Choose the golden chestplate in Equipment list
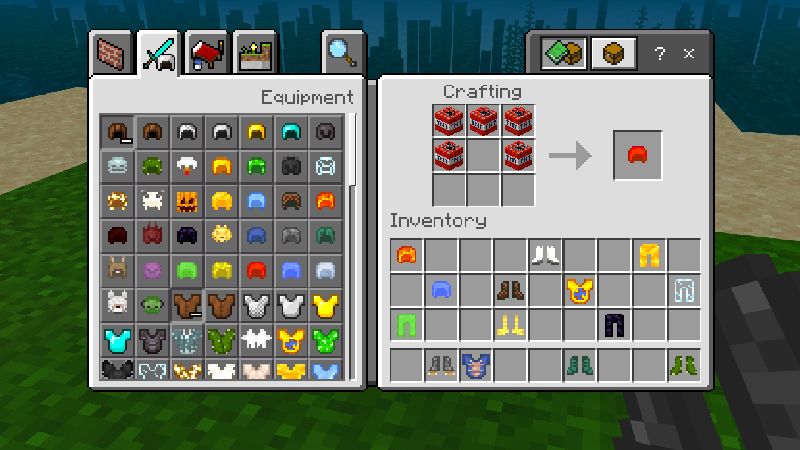Viewport: 800px width, 450px height. [x=325, y=305]
